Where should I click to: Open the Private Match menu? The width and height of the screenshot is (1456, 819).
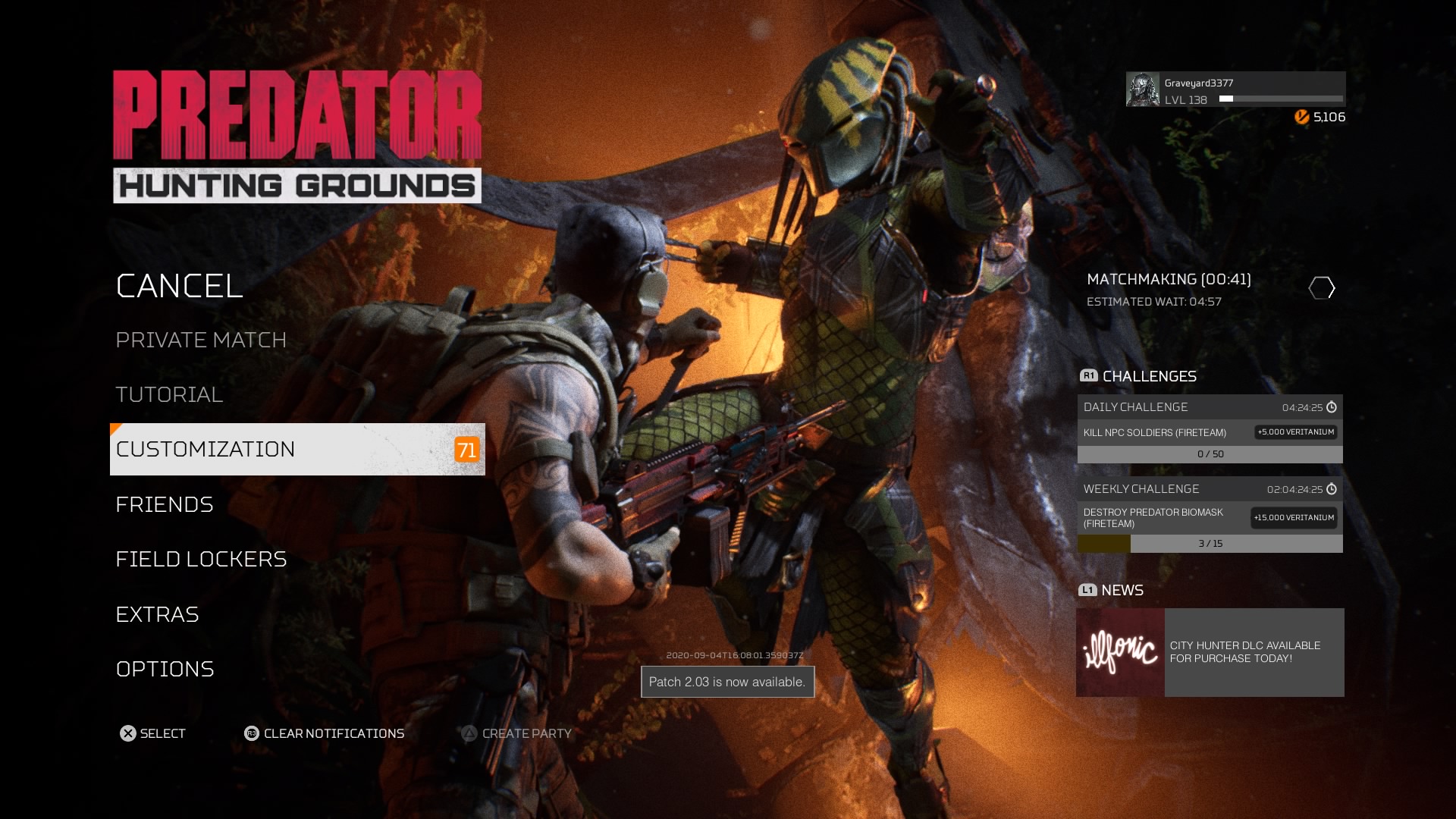pos(201,340)
